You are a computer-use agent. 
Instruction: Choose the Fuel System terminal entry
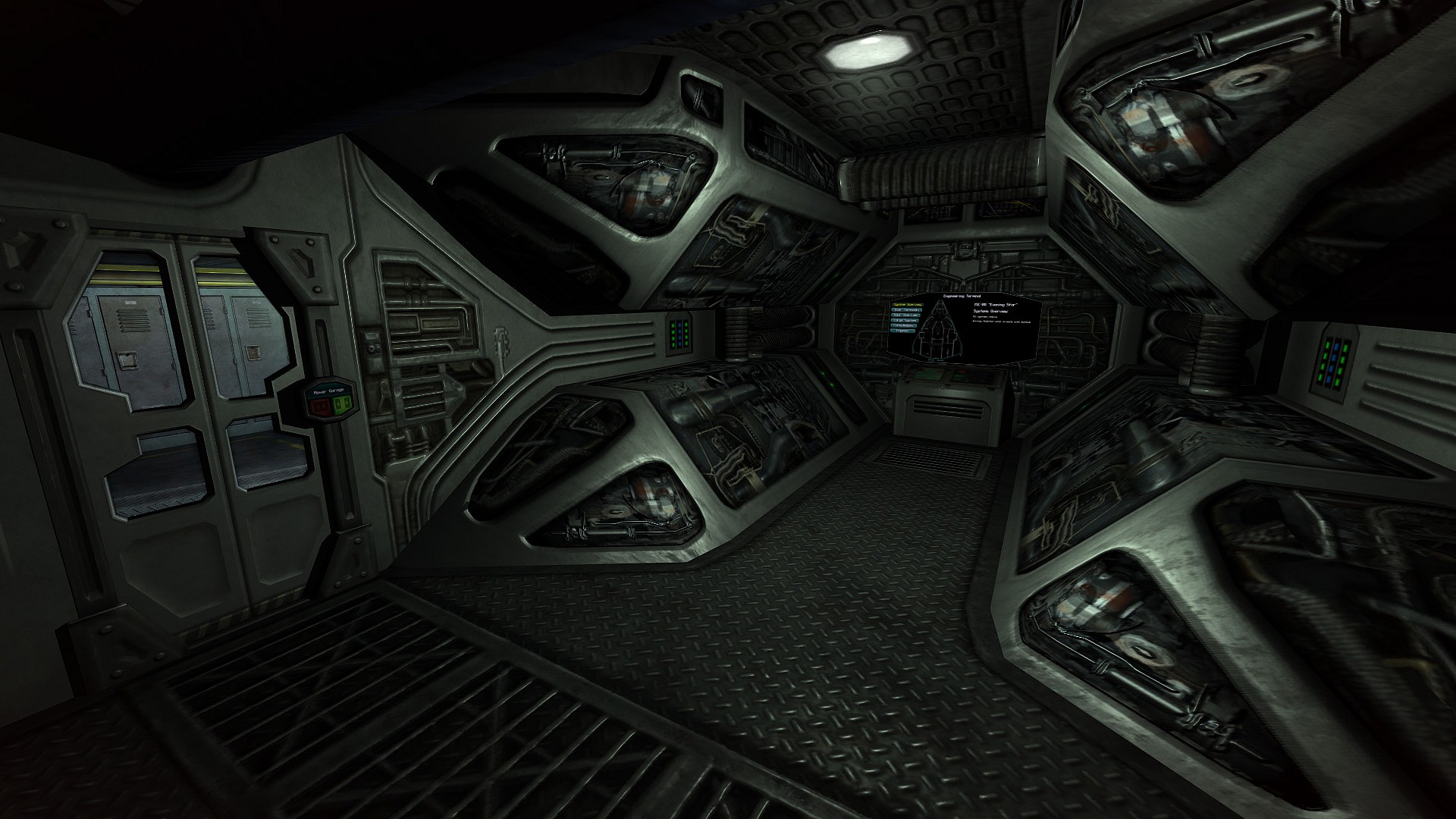[x=905, y=321]
